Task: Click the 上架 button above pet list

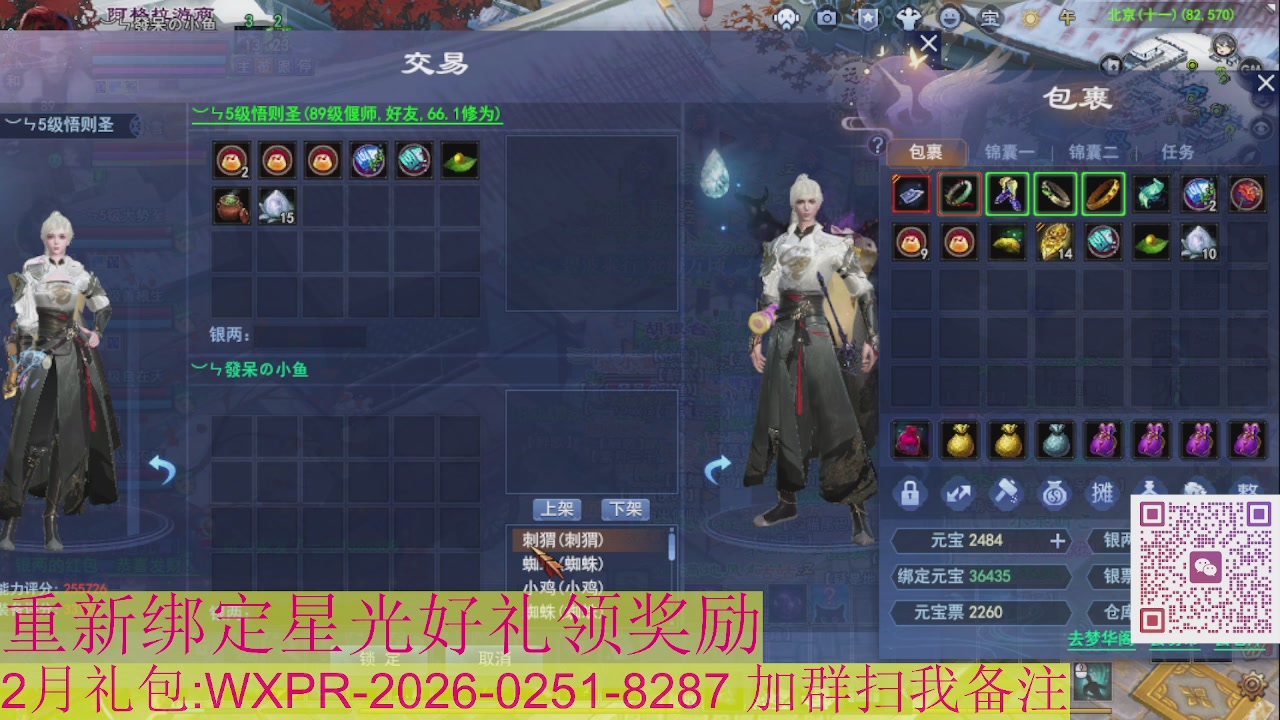Action: (559, 510)
